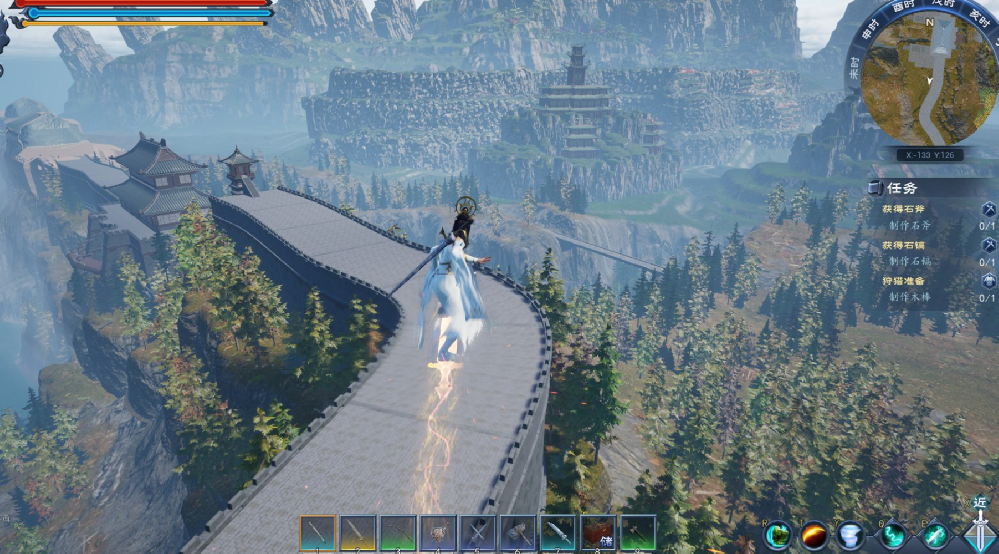
Task: Equip the broad sword in slot 7
Action: point(558,532)
